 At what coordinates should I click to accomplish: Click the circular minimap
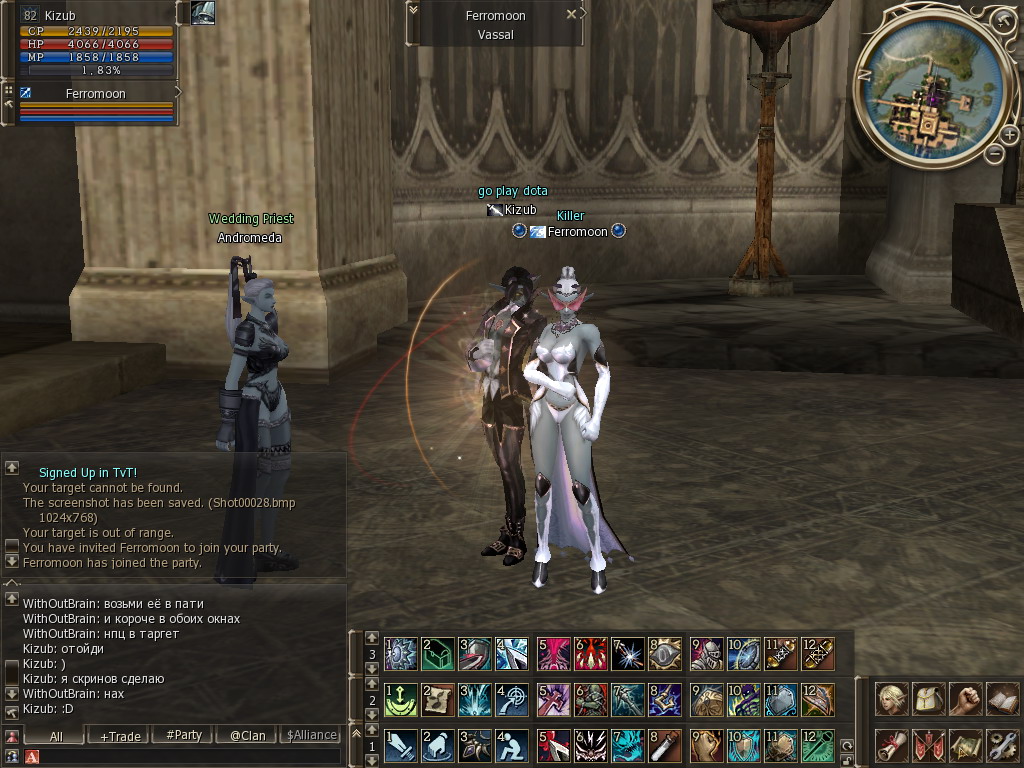click(x=926, y=92)
